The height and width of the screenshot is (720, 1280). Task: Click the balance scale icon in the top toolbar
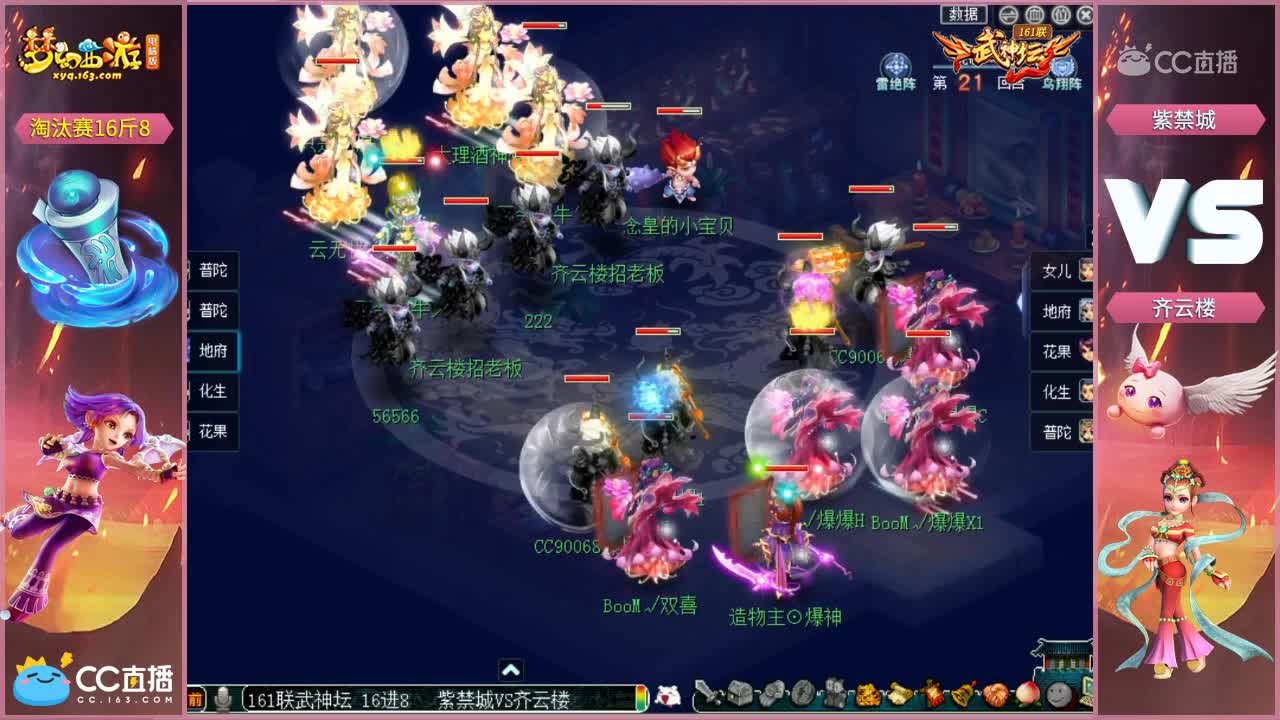pos(1008,14)
